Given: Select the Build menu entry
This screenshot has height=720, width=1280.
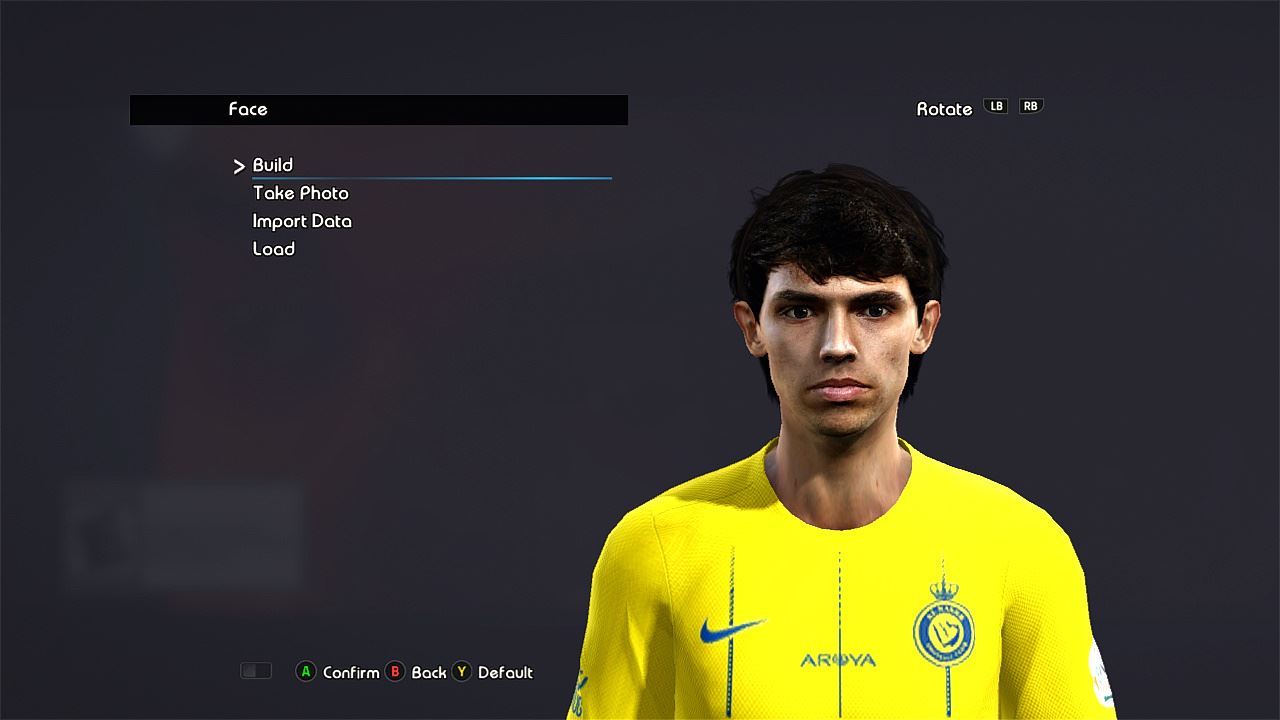Looking at the screenshot, I should point(273,165).
